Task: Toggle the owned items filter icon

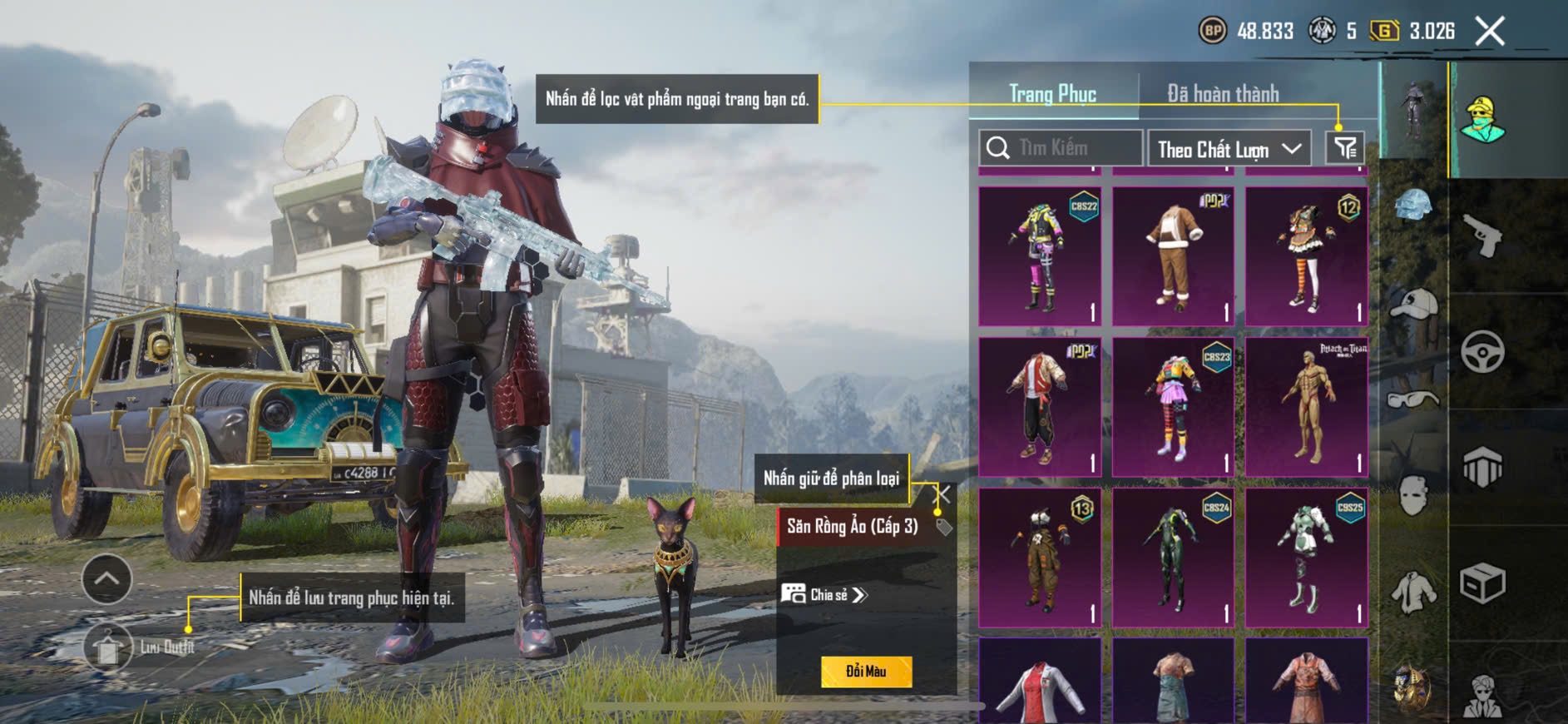Action: (1344, 148)
